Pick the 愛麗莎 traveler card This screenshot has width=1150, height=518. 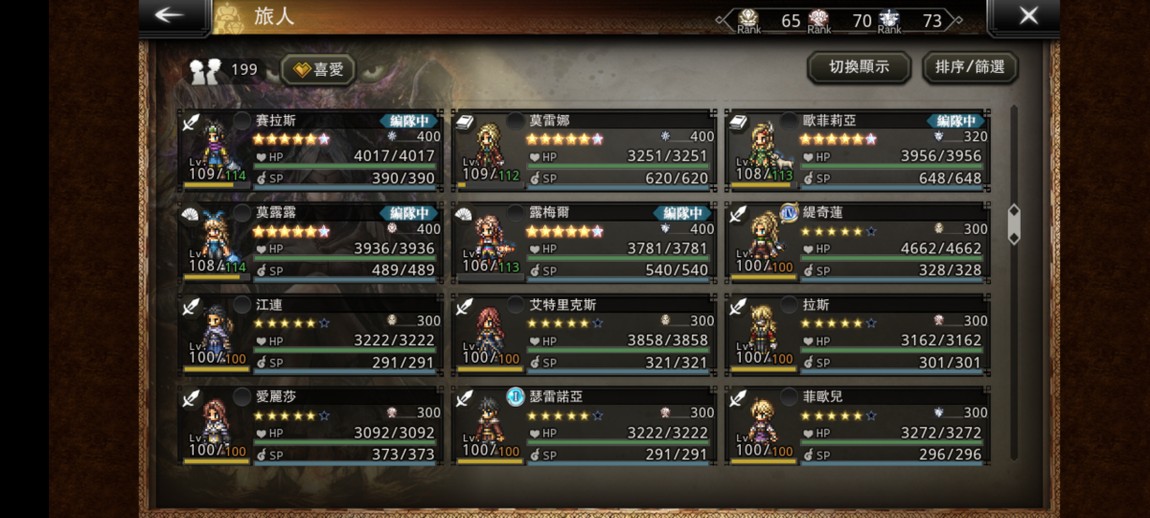tap(311, 425)
